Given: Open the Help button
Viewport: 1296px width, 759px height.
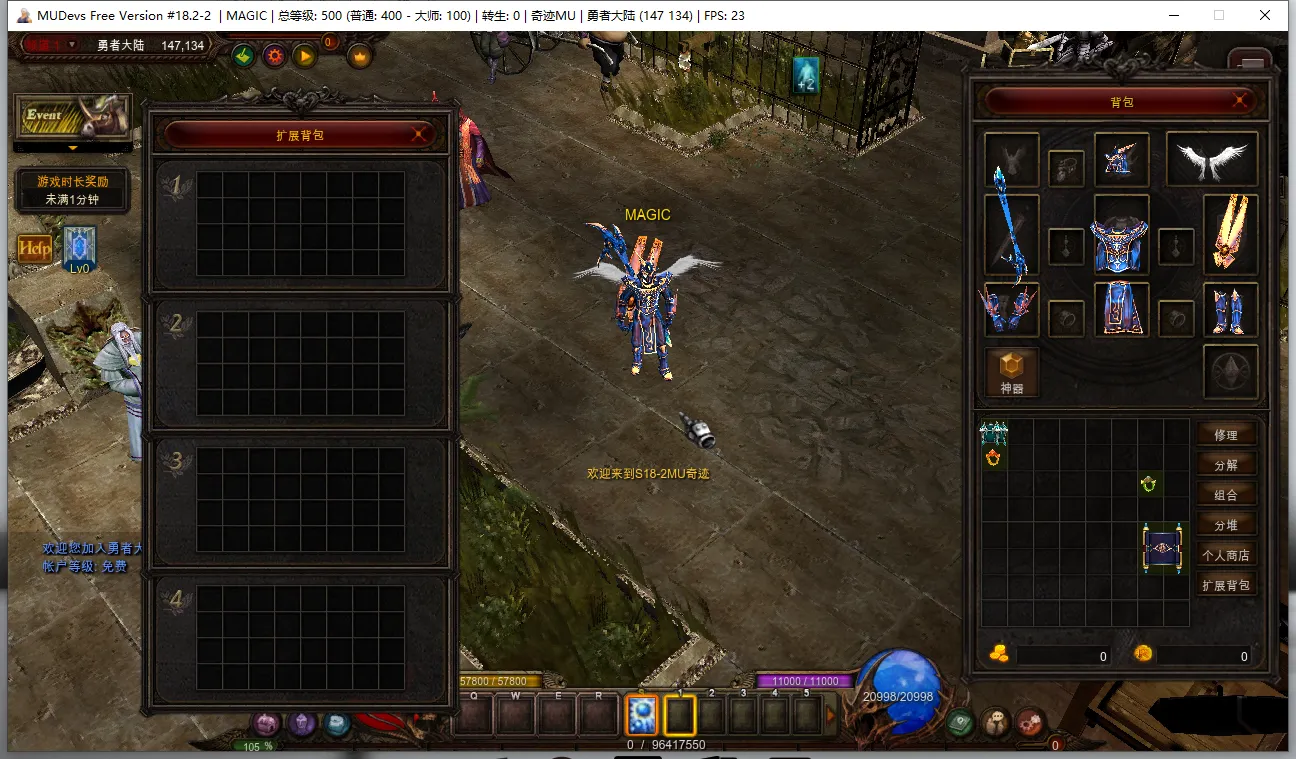Looking at the screenshot, I should pos(36,248).
